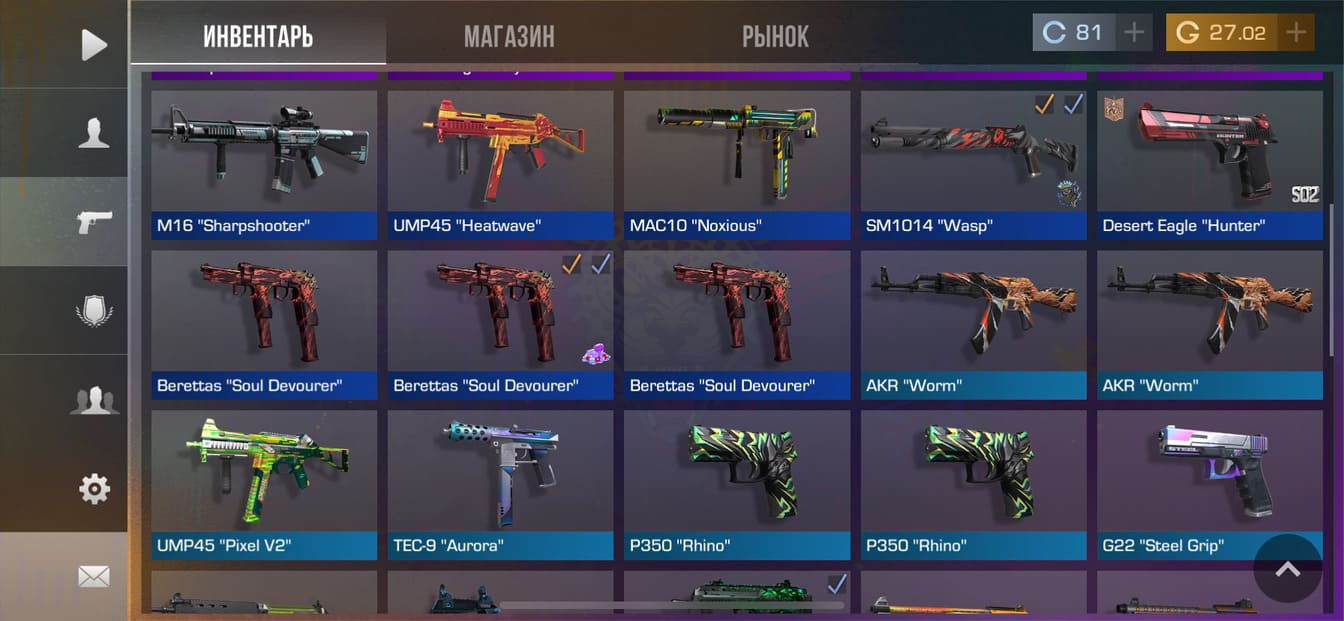Select the UMP45 "Pixel V2" skin
Image resolution: width=1344 pixels, height=621 pixels.
264,485
